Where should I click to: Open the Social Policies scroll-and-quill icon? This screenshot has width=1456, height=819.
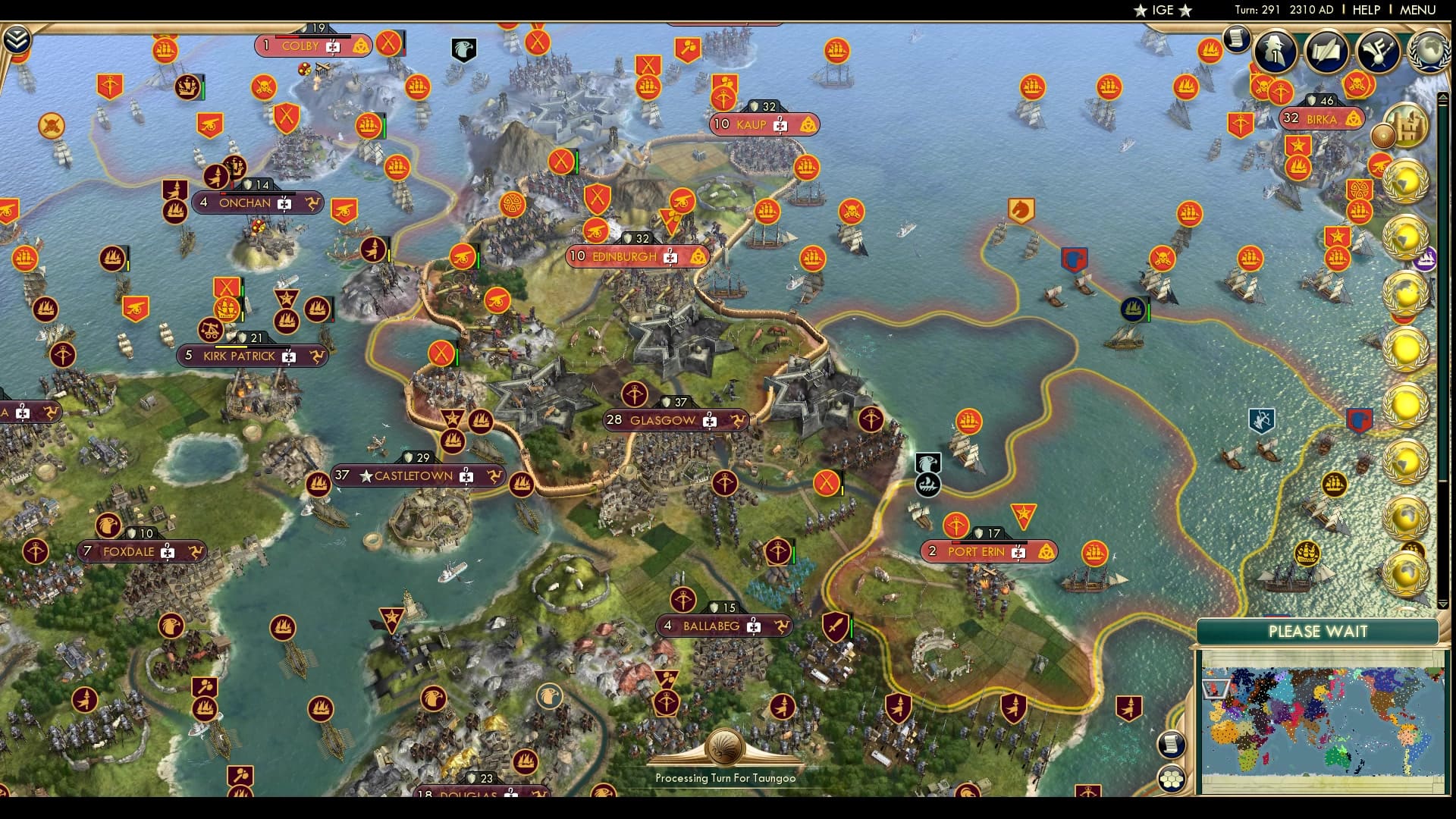tap(1327, 52)
